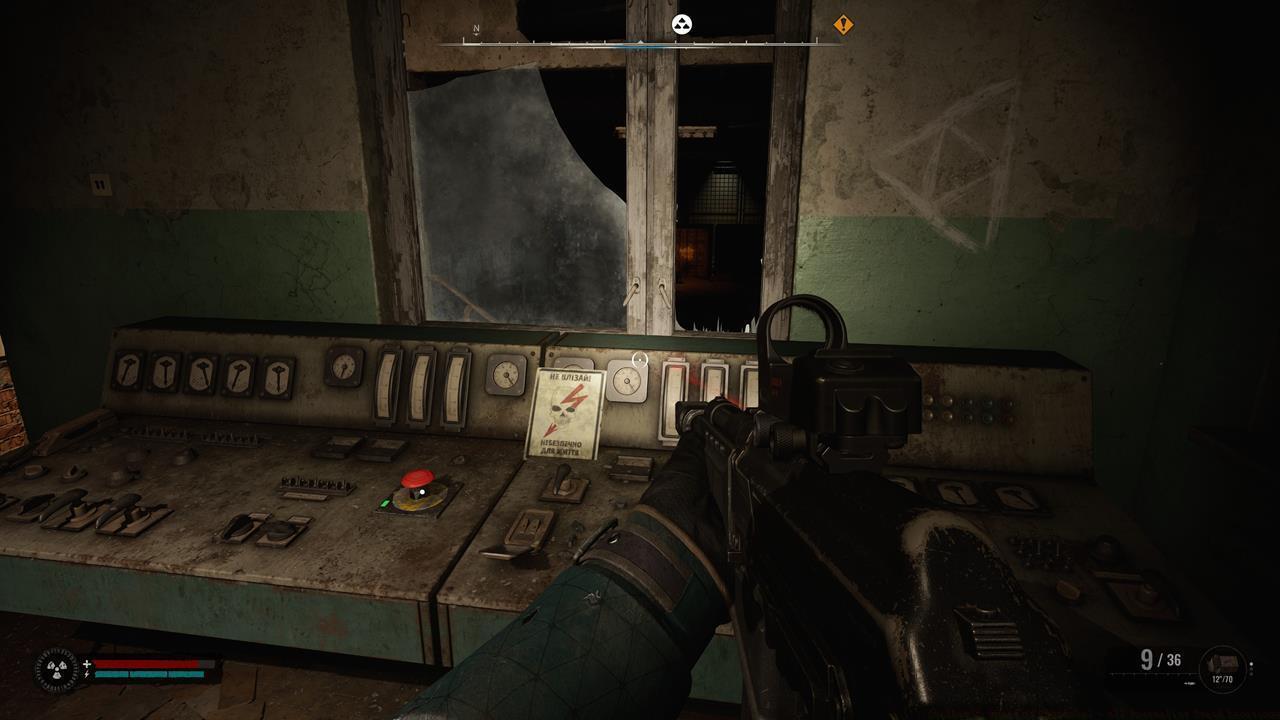The height and width of the screenshot is (720, 1280).
Task: Click the health cross icon in the HUD
Action: pyautogui.click(x=87, y=664)
